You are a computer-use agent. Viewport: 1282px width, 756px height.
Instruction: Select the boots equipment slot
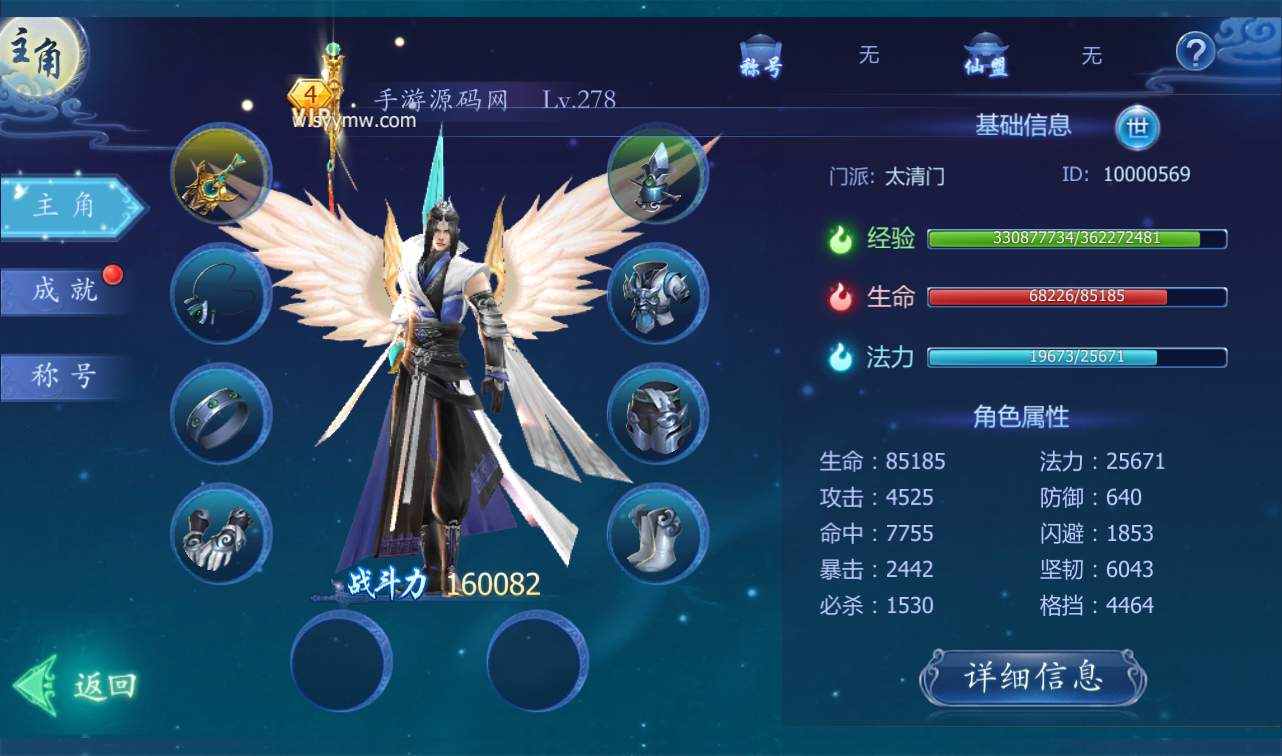point(658,534)
